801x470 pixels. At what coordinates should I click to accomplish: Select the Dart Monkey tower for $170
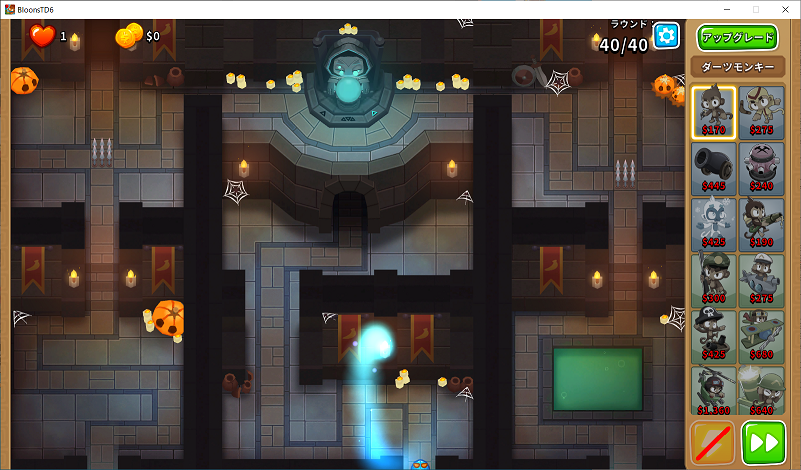click(713, 111)
